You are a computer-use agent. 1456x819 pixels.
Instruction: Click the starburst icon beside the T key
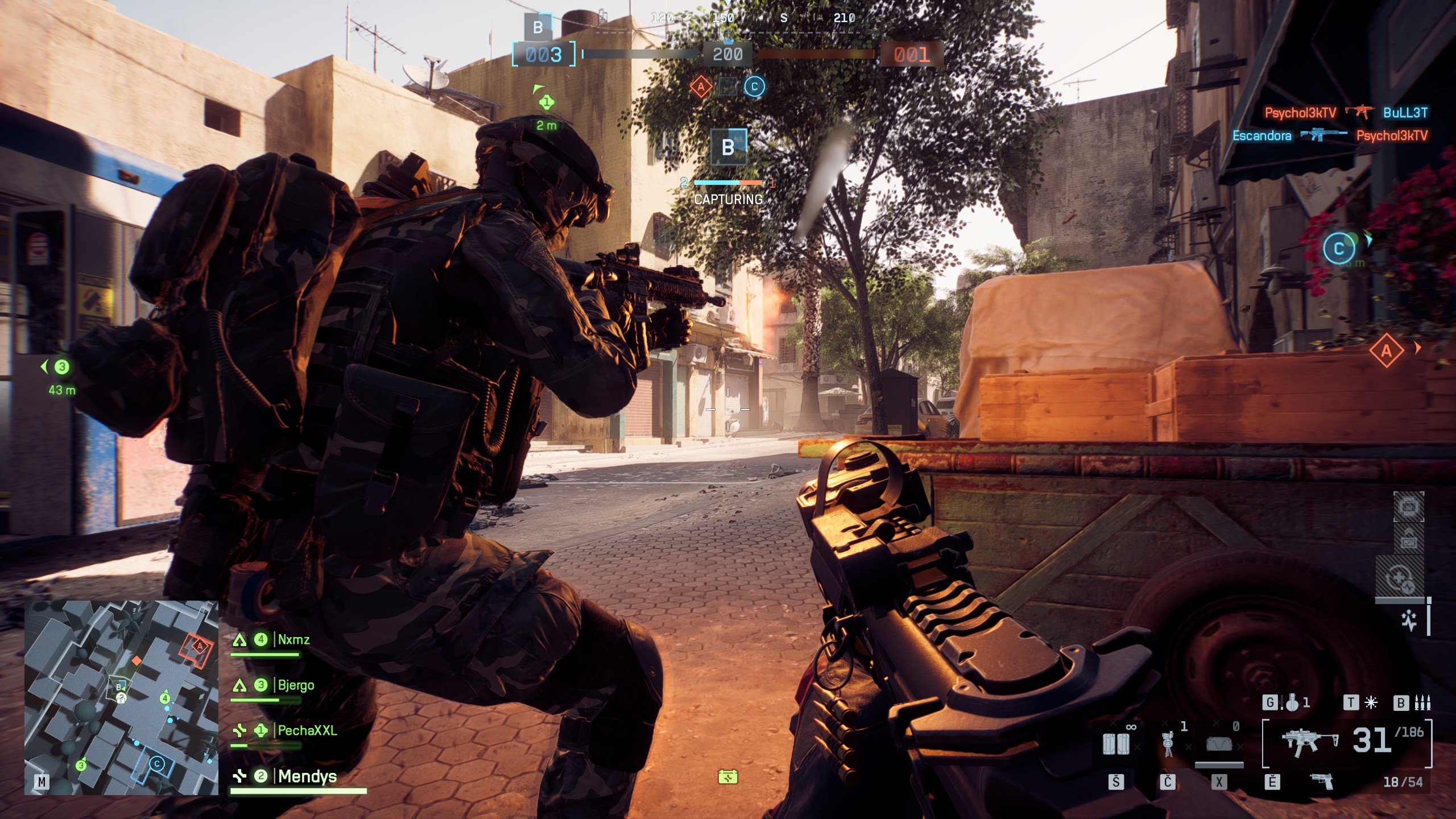coord(1371,704)
